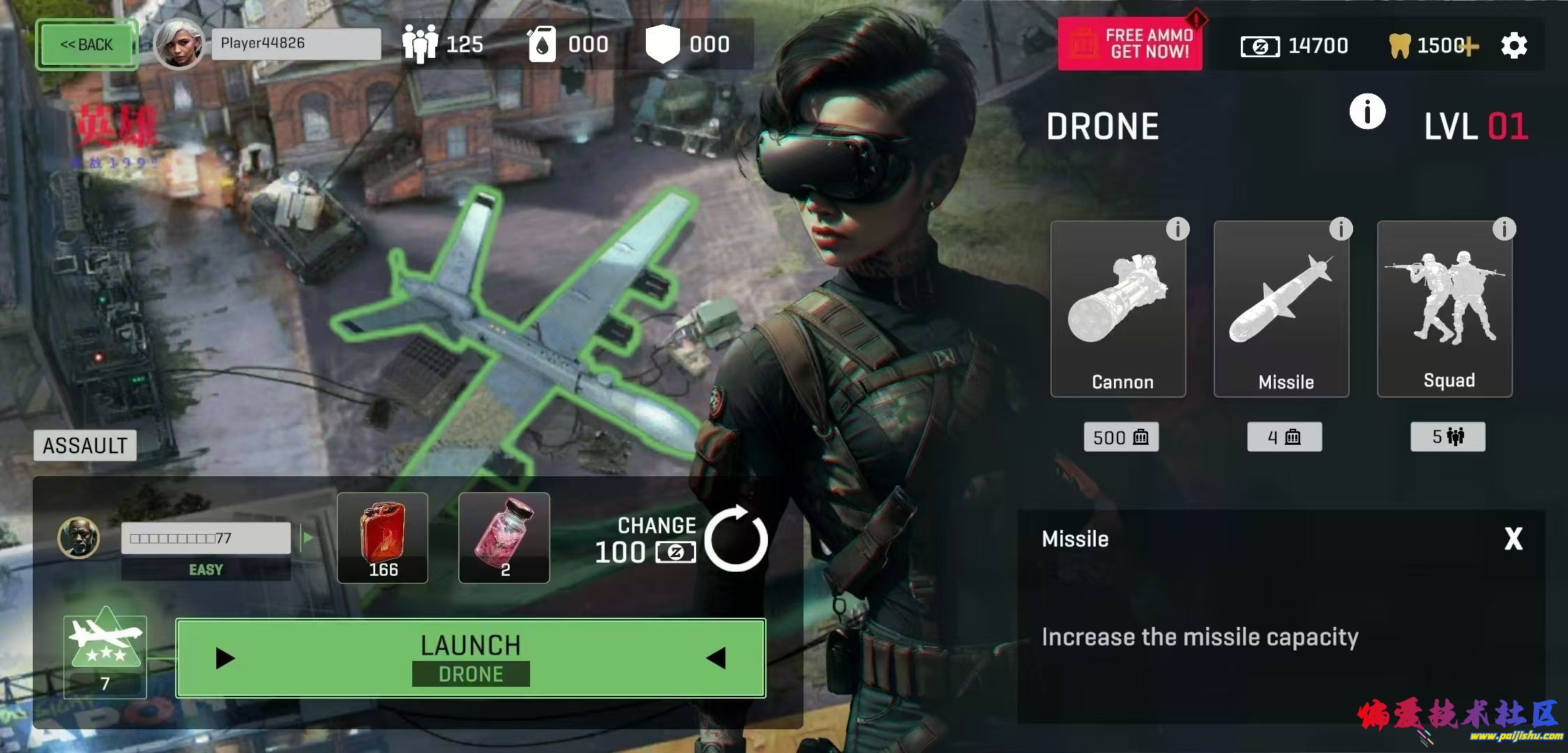The image size is (1568, 753).
Task: Open settings with the gear icon
Action: coord(1514,46)
